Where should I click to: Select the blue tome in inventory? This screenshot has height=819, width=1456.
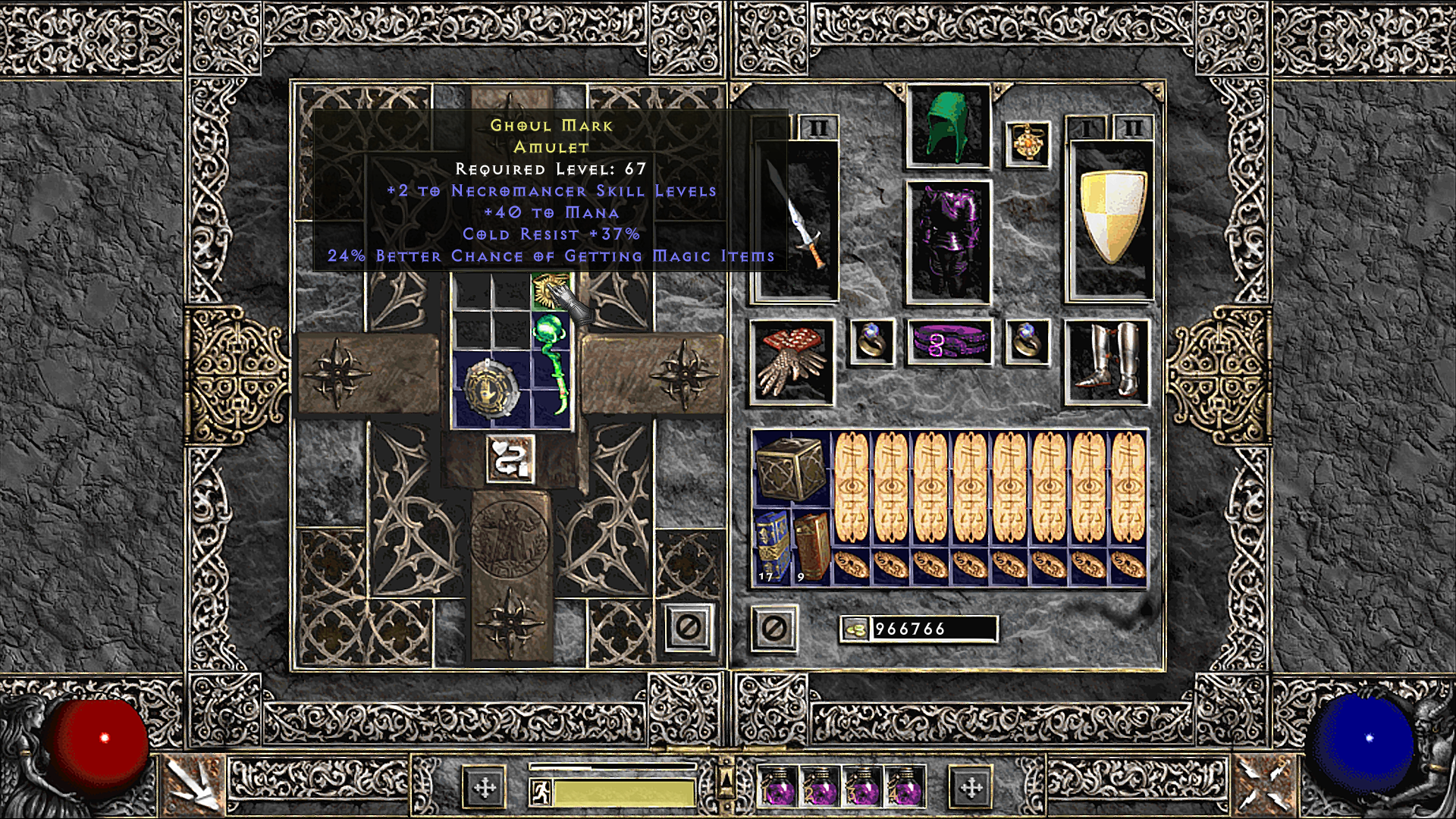click(770, 546)
